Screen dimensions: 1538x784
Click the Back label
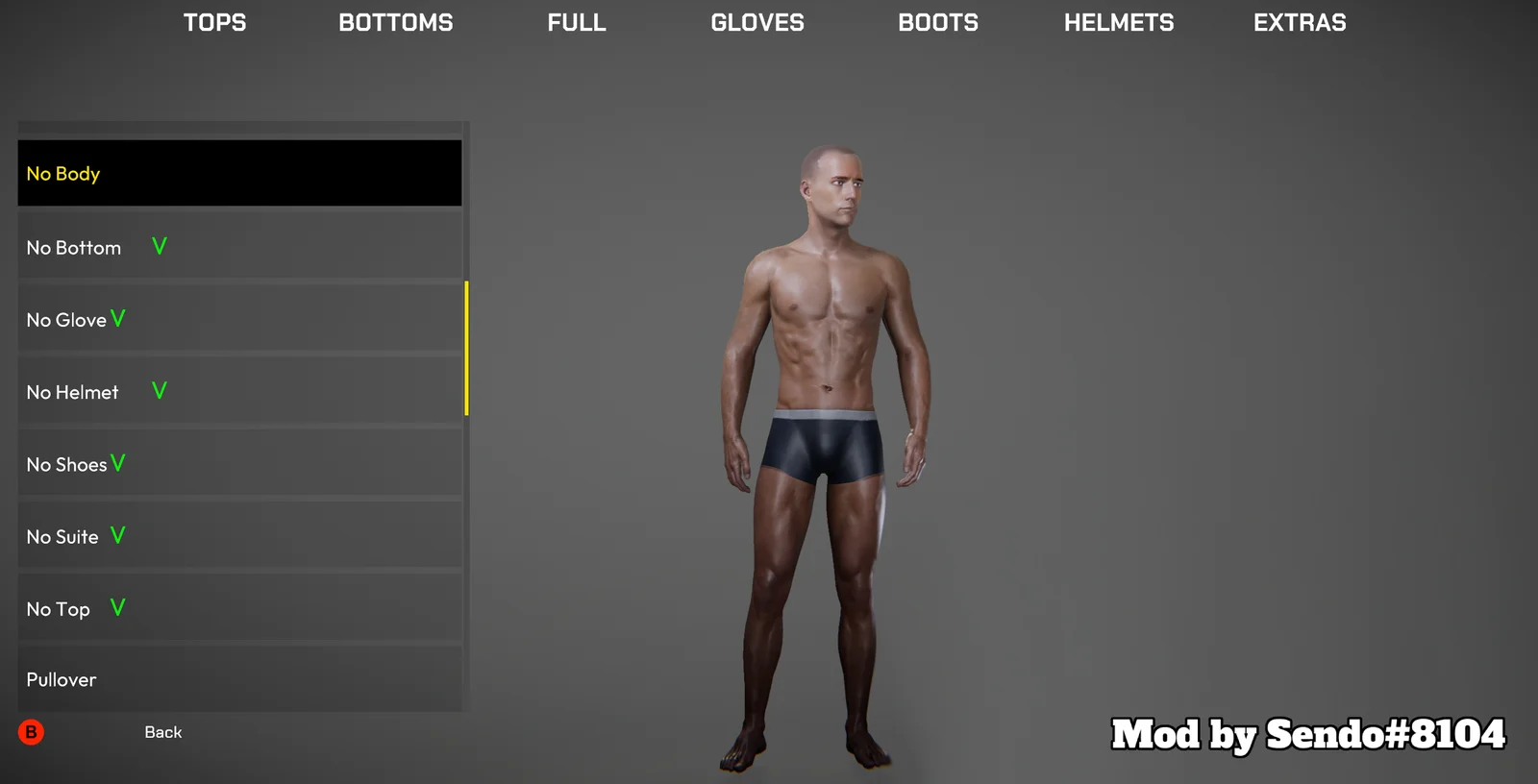pos(162,732)
